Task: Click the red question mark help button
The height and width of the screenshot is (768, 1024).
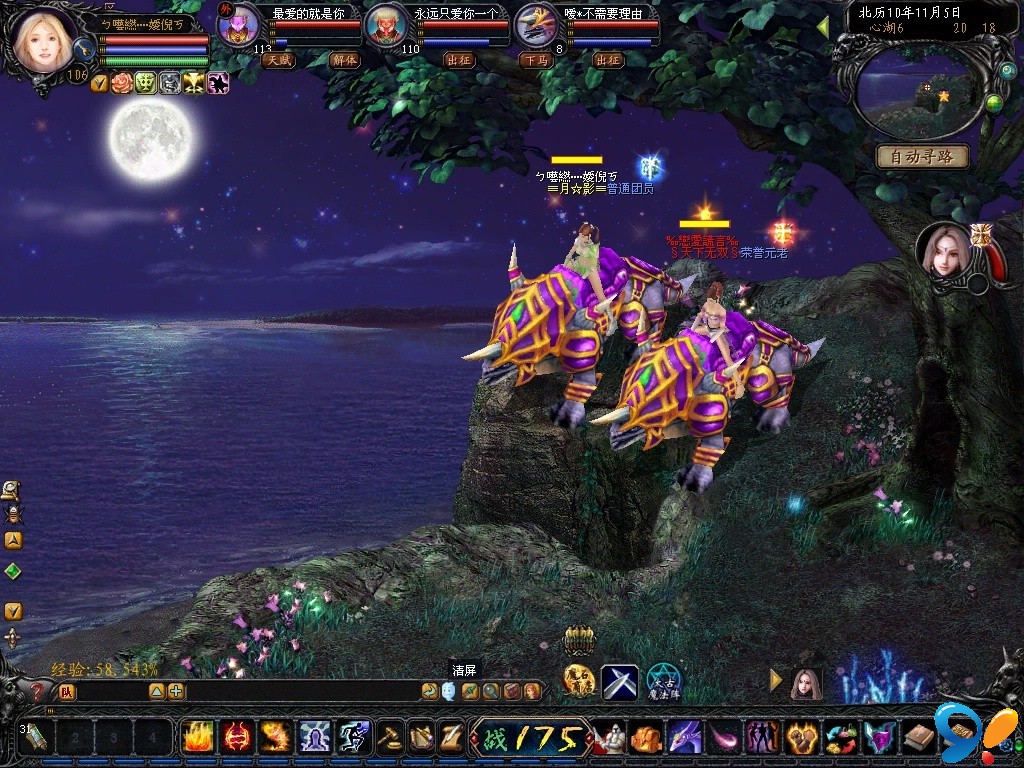Action: (38, 691)
